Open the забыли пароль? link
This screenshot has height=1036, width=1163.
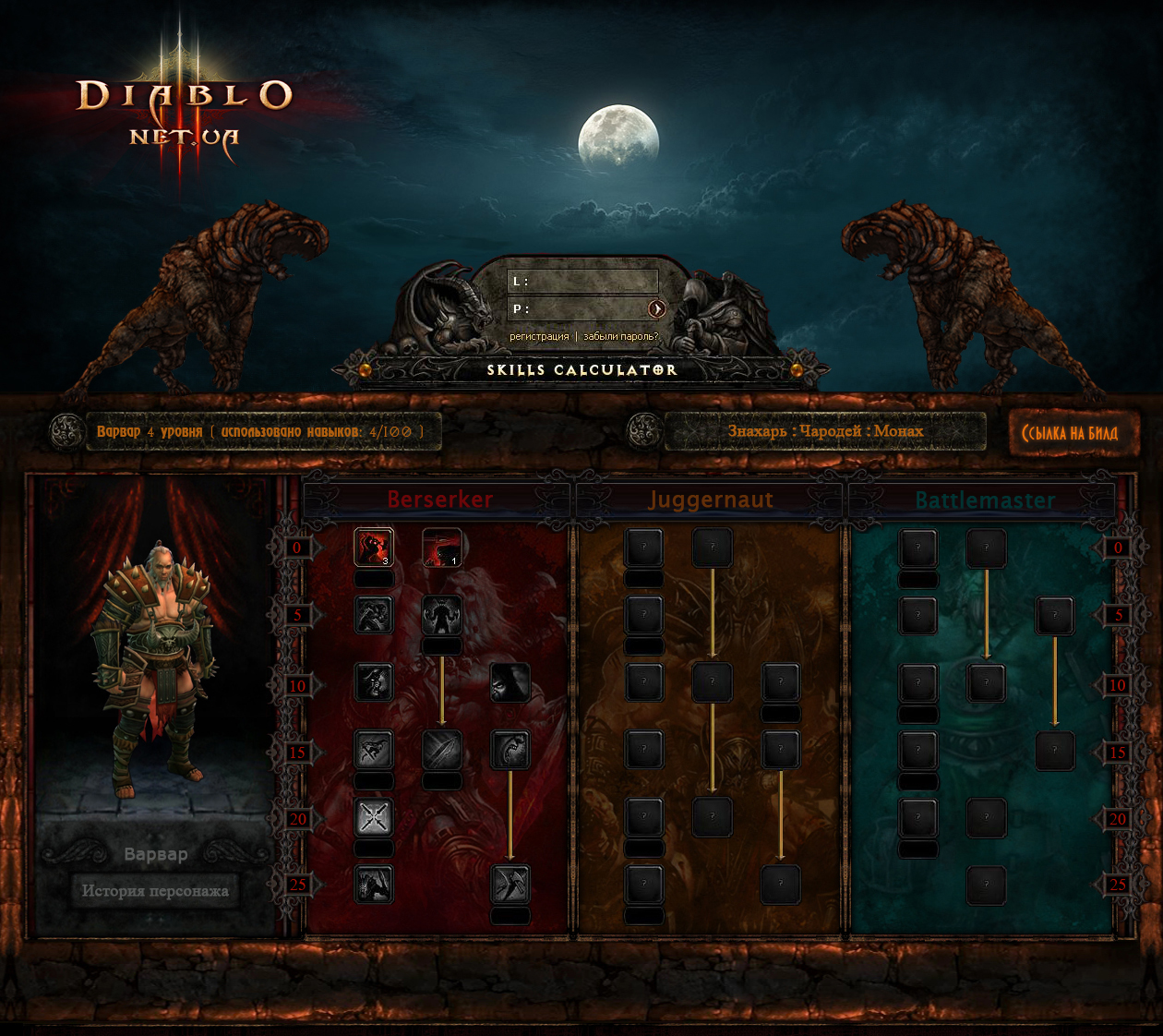pyautogui.click(x=620, y=337)
